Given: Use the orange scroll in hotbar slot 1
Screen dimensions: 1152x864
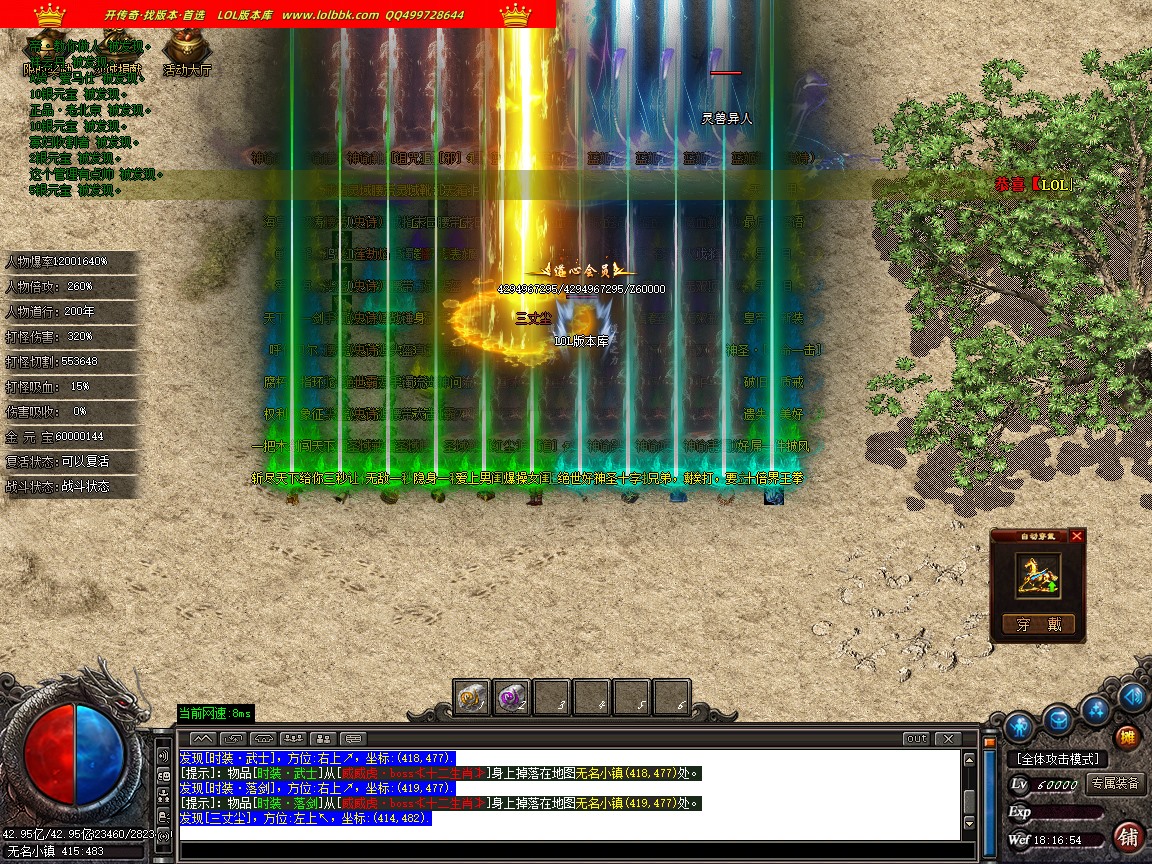Looking at the screenshot, I should [472, 697].
